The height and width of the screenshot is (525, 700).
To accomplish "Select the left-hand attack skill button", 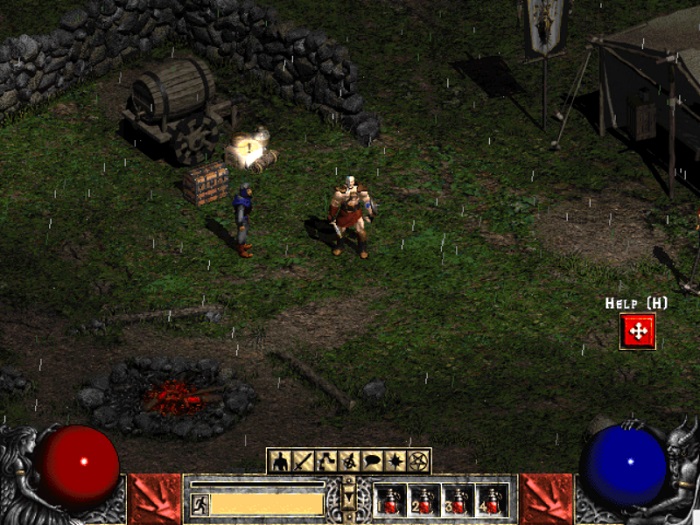I will click(154, 498).
